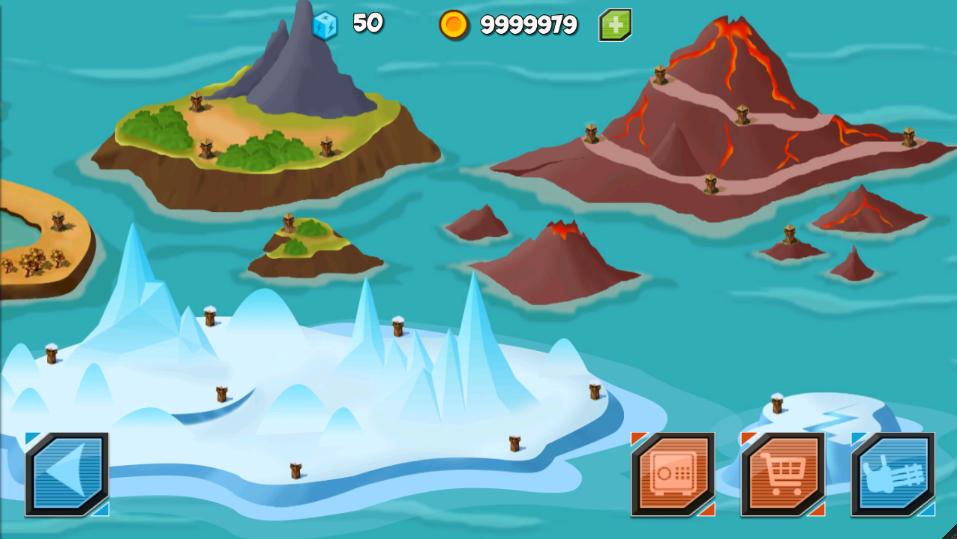Choose the level marker on the small green islet
957x539 pixels.
pos(288,222)
